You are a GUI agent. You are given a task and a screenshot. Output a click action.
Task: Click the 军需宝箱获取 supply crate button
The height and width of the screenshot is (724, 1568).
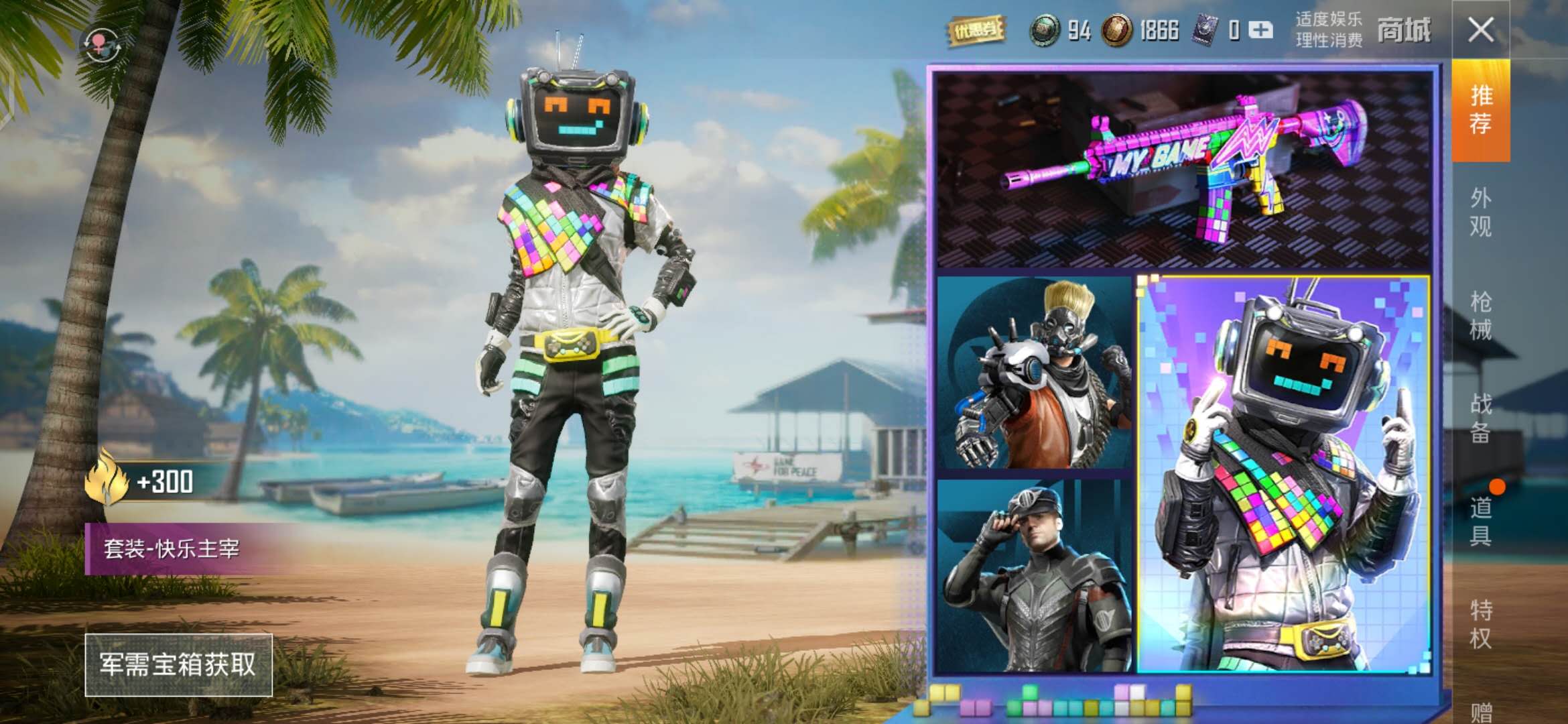click(178, 664)
